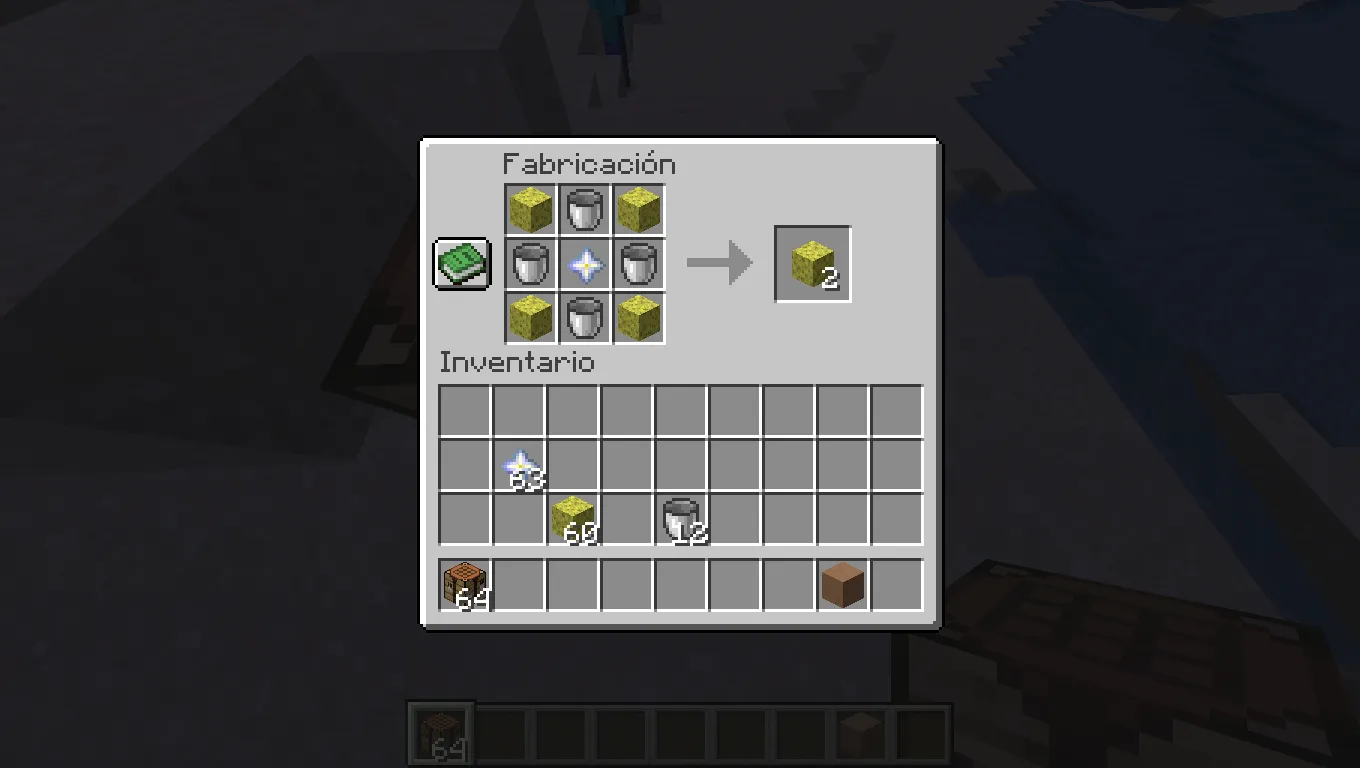Screen dimensions: 1360x768
Task: Take the bucket from the top crafting row
Action: [x=584, y=209]
